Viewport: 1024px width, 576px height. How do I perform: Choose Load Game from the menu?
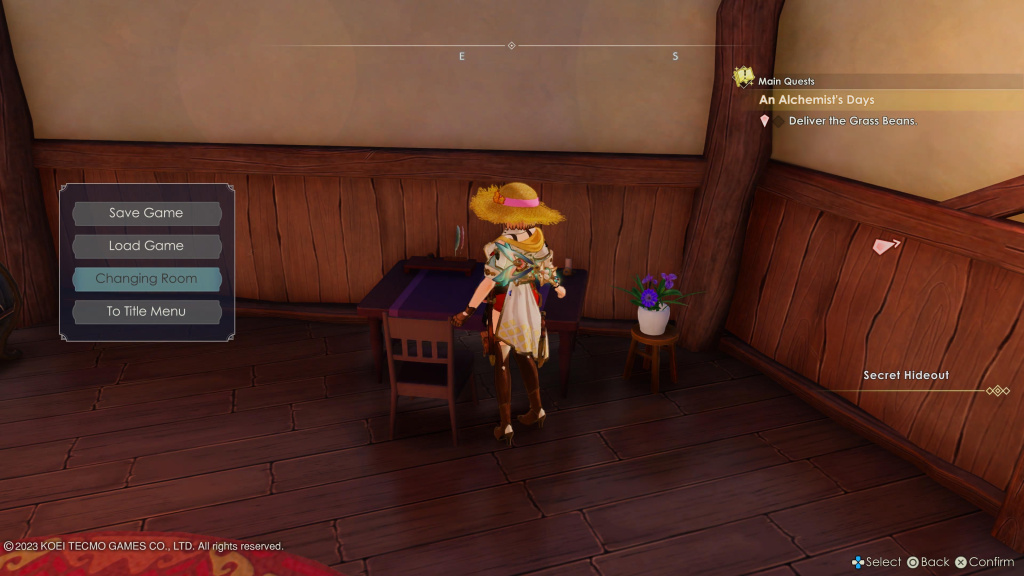coord(146,246)
